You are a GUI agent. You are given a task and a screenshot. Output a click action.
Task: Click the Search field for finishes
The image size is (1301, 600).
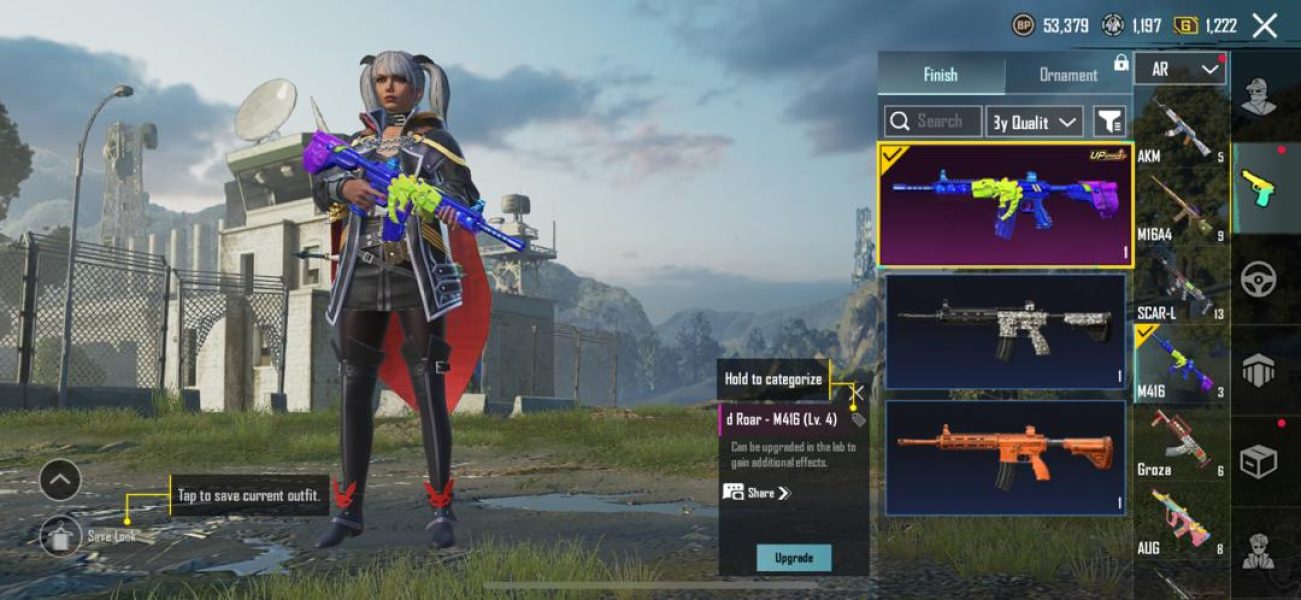click(933, 122)
